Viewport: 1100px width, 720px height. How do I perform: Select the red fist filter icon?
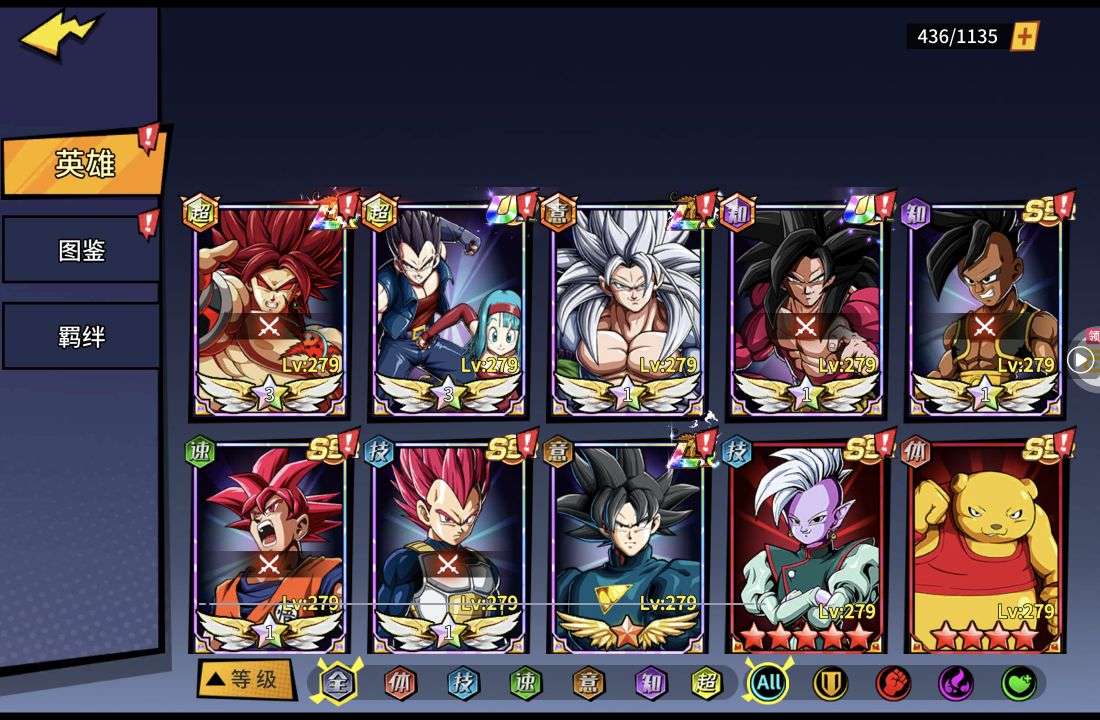893,683
